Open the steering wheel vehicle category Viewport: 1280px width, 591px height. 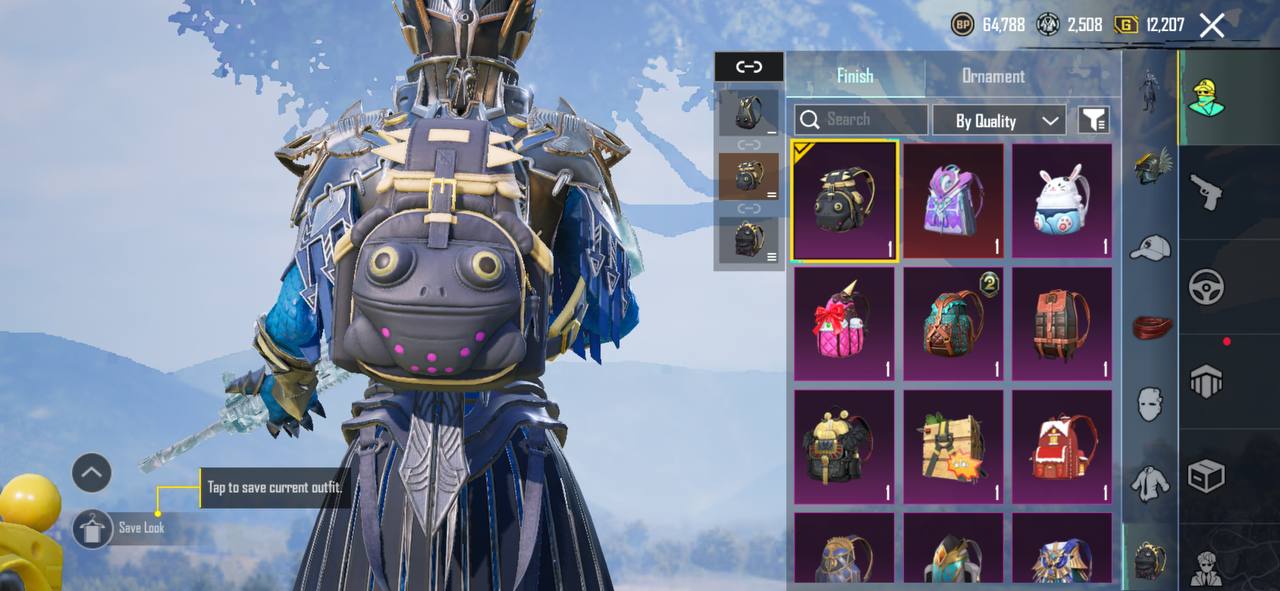(1207, 288)
